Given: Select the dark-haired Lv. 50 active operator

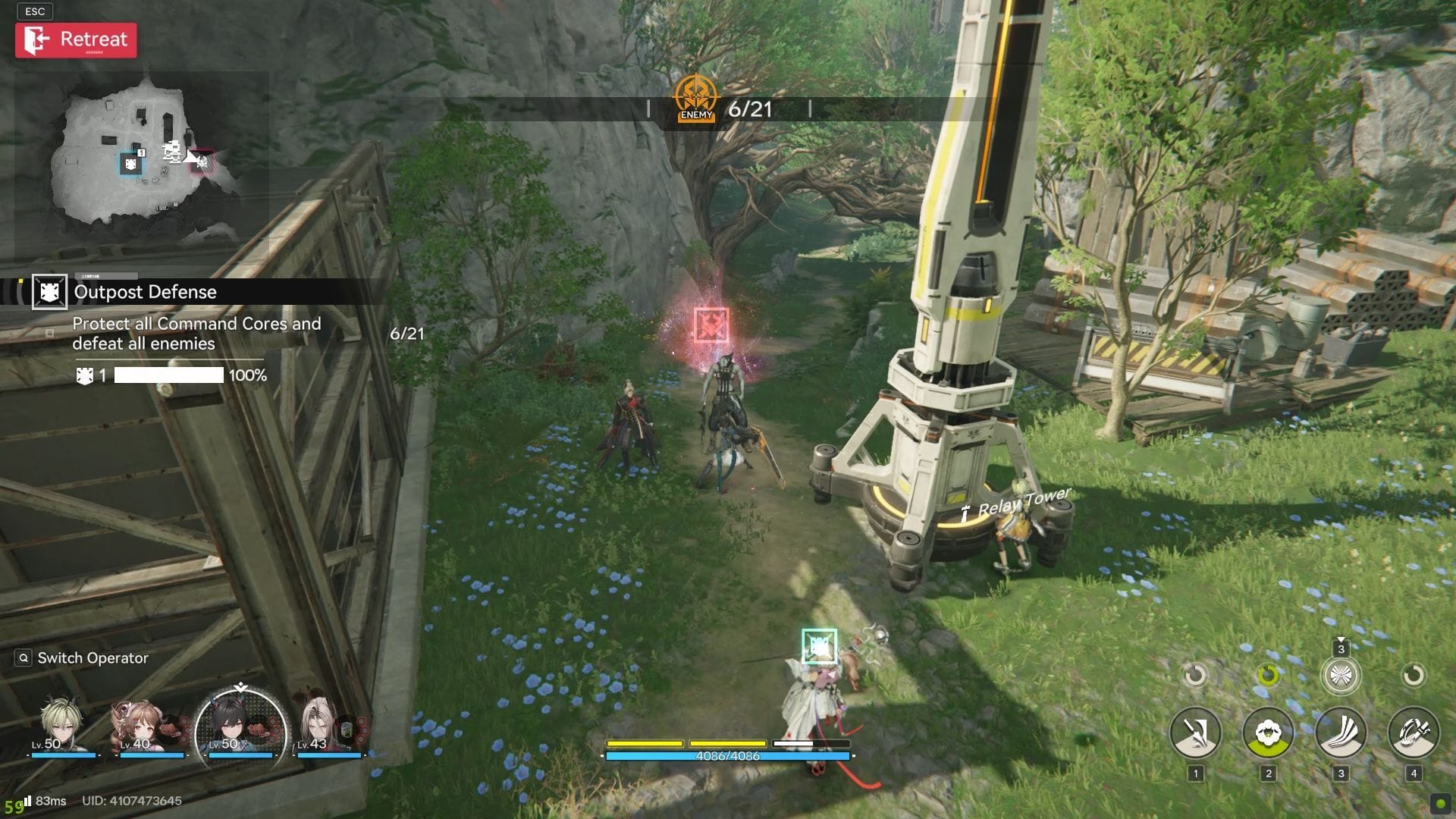Looking at the screenshot, I should [x=240, y=728].
